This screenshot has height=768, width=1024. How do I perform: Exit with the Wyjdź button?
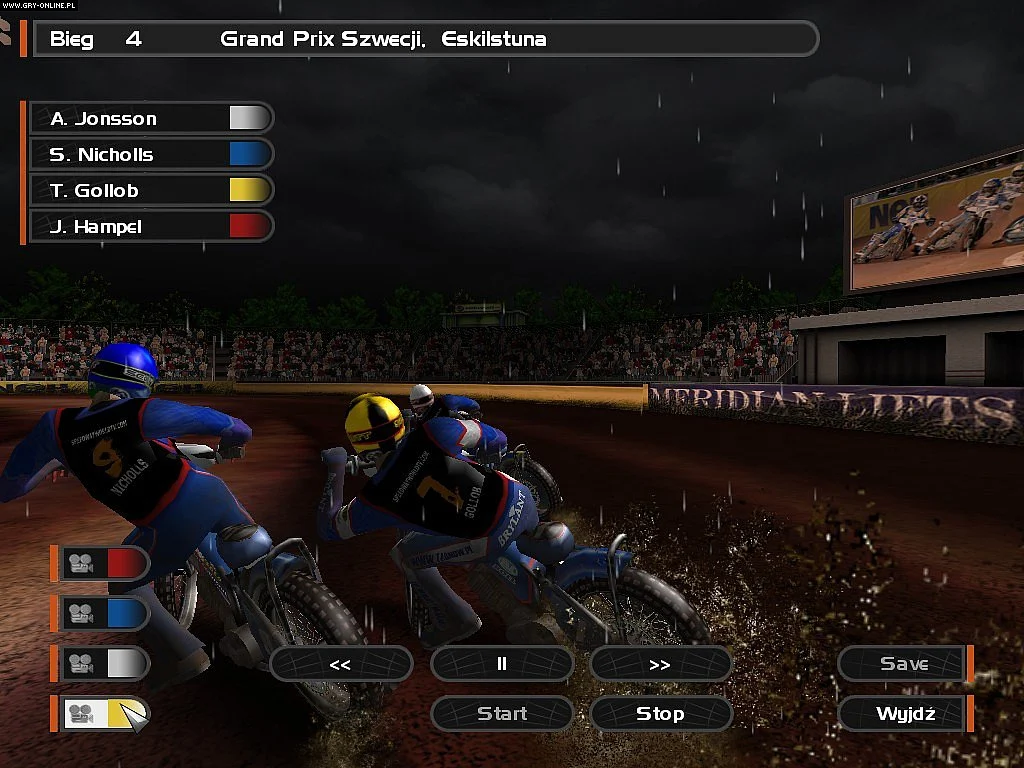click(x=904, y=713)
